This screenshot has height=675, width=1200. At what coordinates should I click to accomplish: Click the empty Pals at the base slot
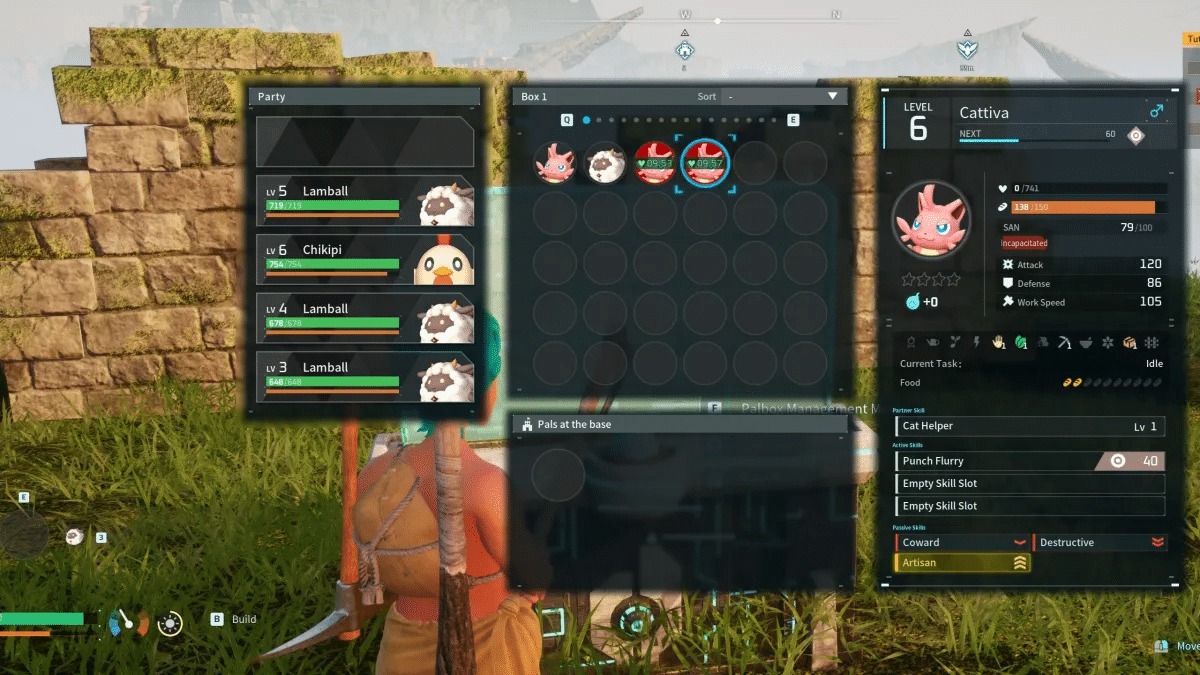[558, 475]
